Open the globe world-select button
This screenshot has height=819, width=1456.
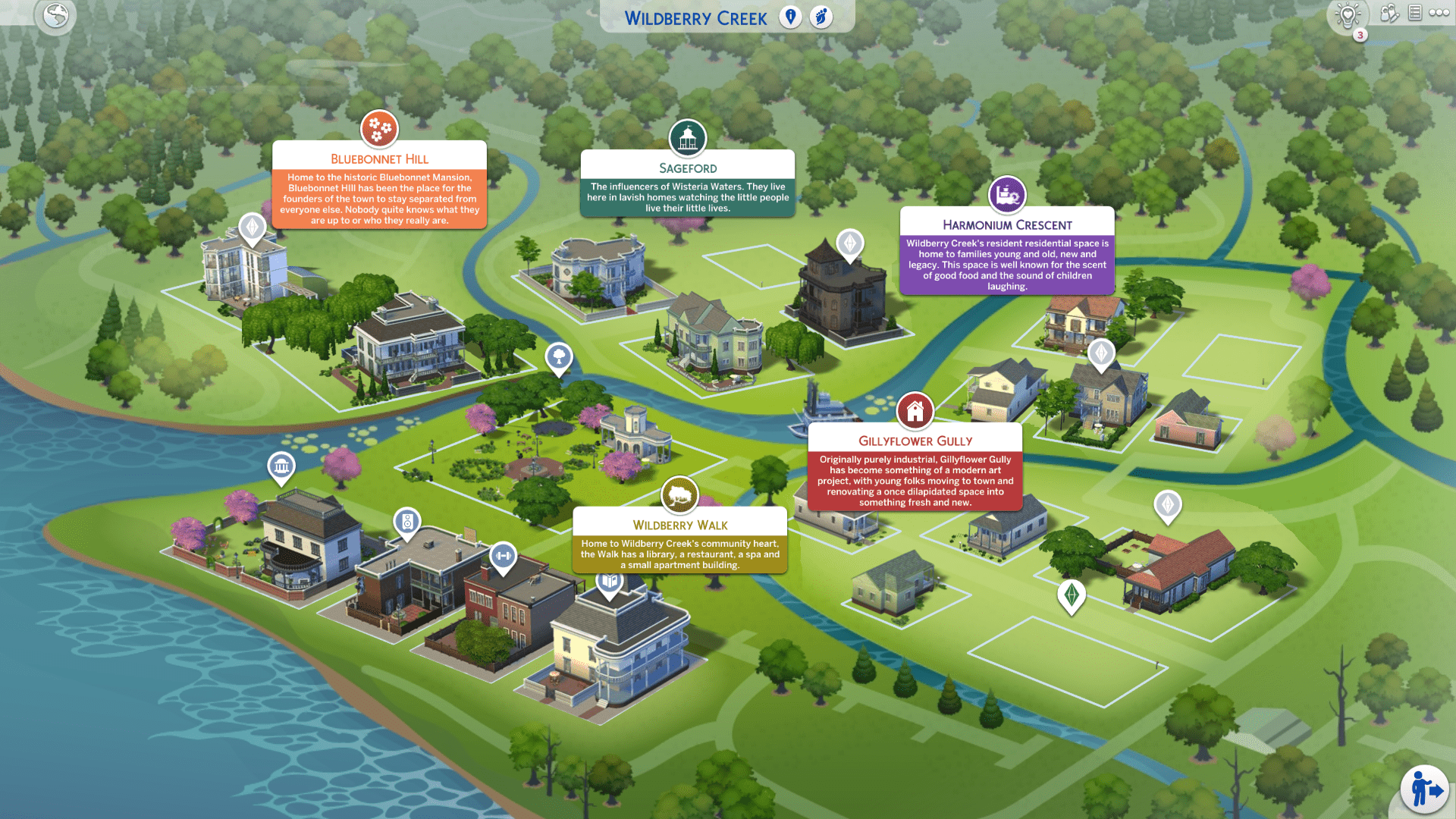coord(55,15)
